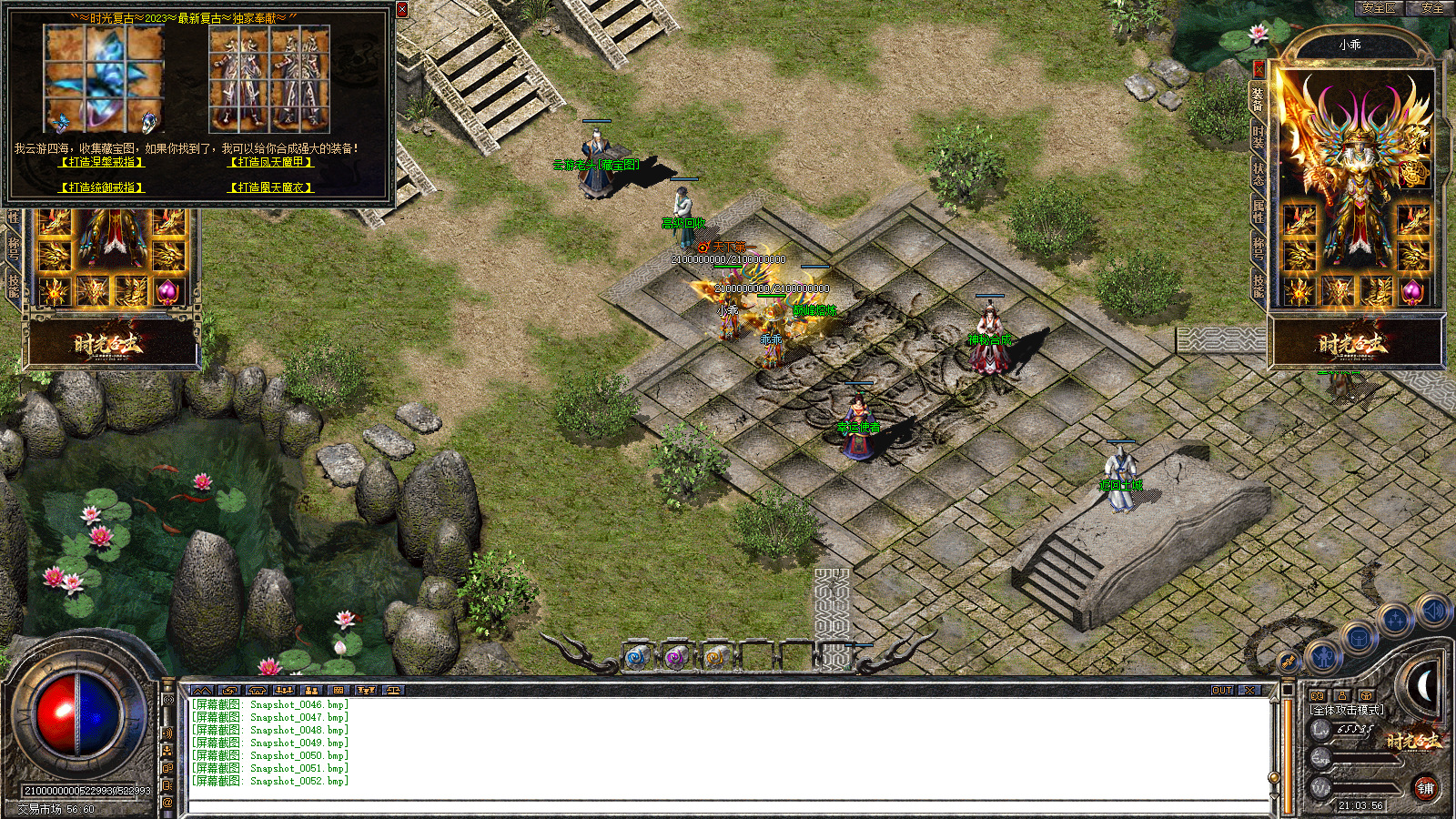Click the house icon in the chat toolbar

tap(257, 690)
